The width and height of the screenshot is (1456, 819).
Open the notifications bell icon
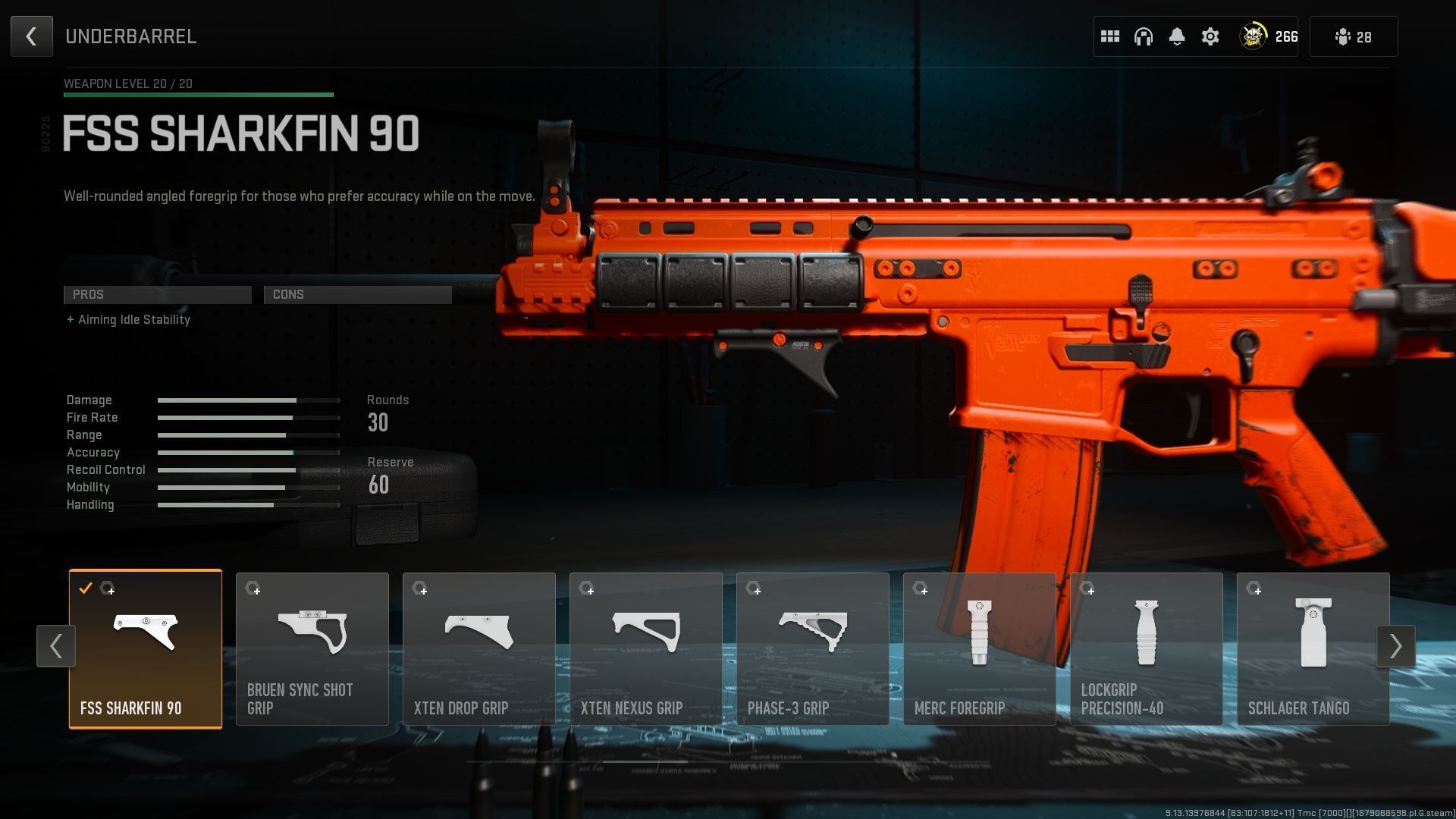tap(1177, 36)
